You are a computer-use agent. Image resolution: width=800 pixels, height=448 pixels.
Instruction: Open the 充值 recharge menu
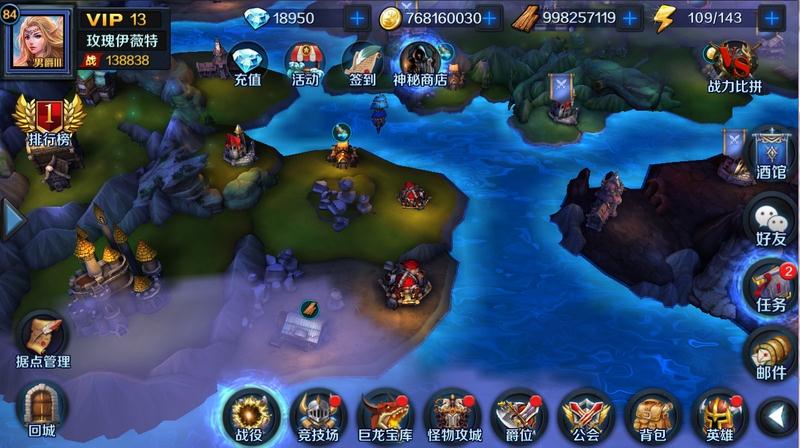point(247,63)
